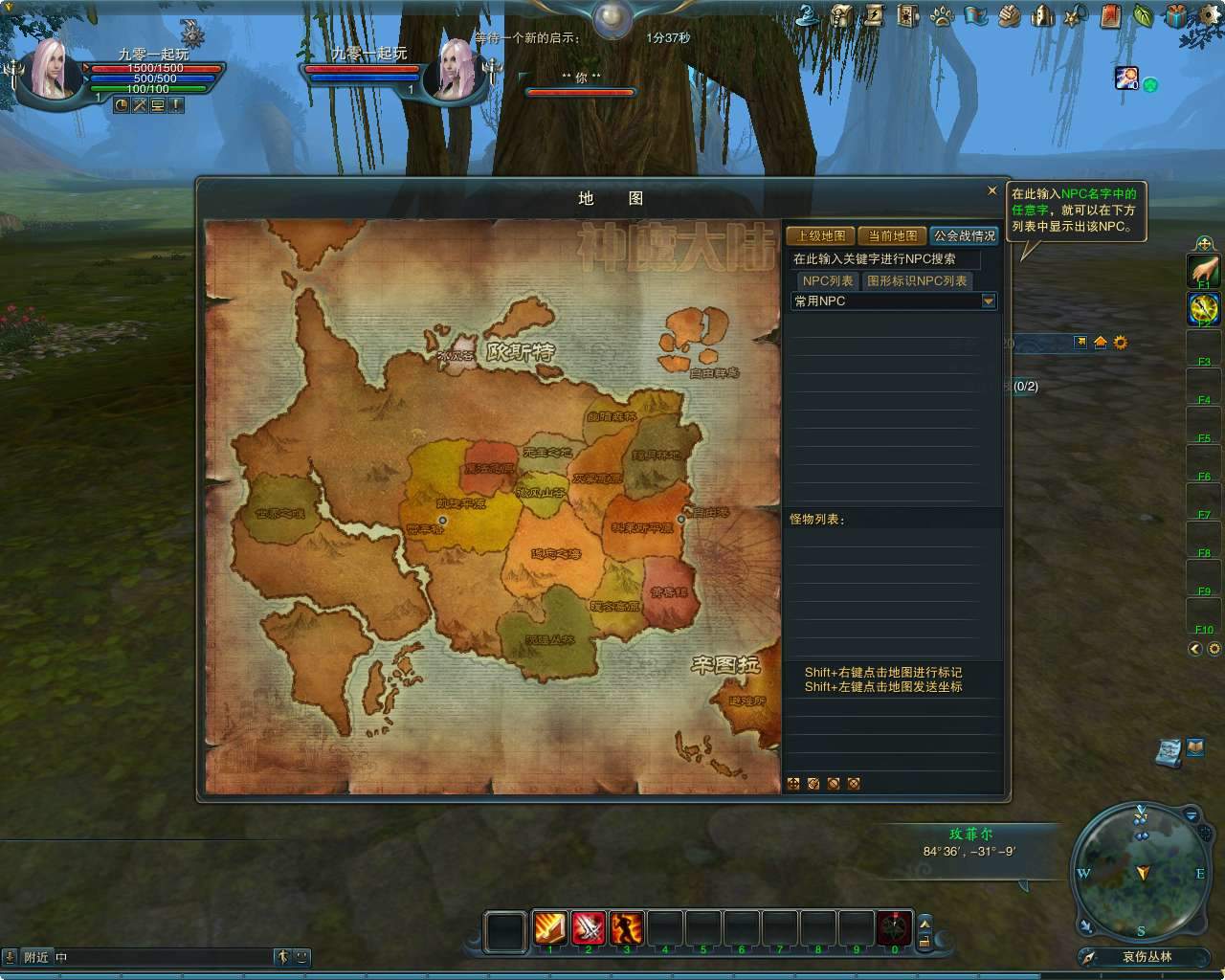Open the green leaf icon in top toolbar

click(x=1143, y=16)
